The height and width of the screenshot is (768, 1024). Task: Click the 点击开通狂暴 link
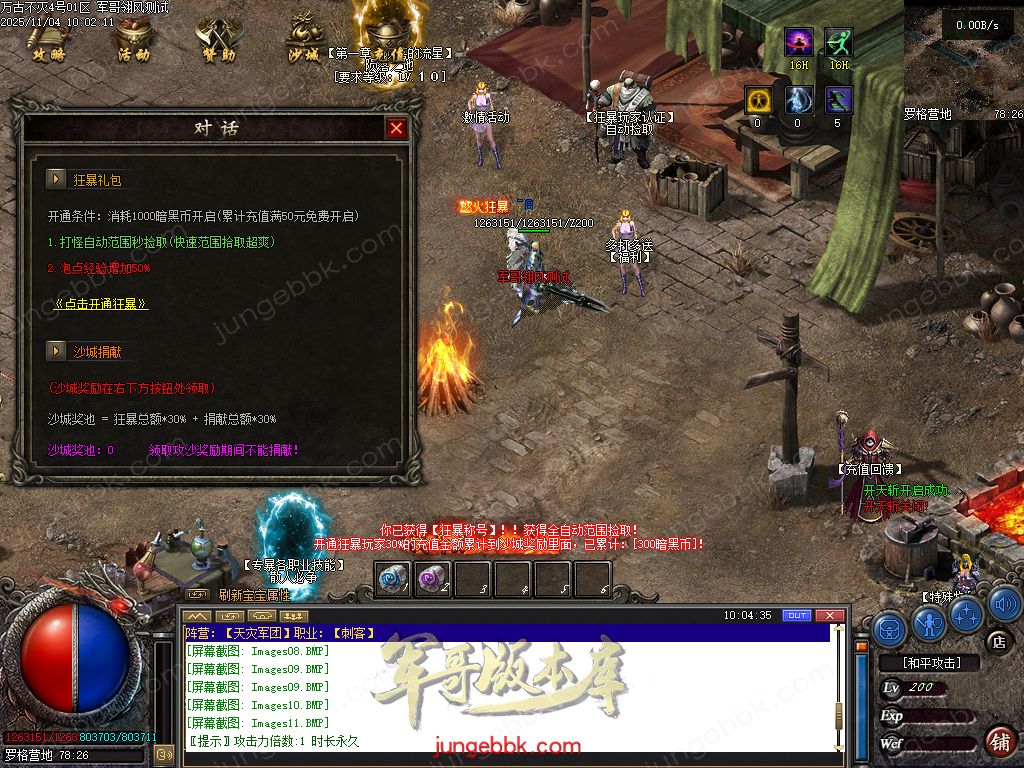pyautogui.click(x=102, y=303)
